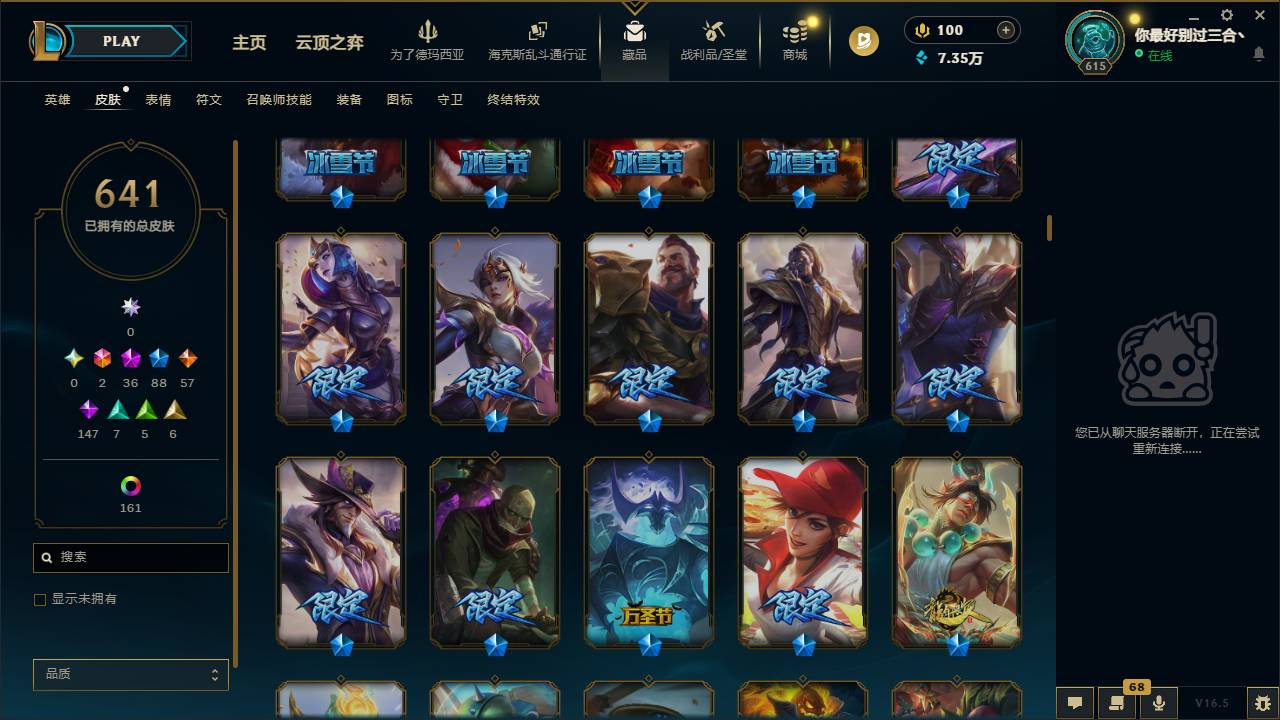1280x720 pixels.
Task: Open the 战利品/圣堂 loot icon
Action: pyautogui.click(x=712, y=40)
